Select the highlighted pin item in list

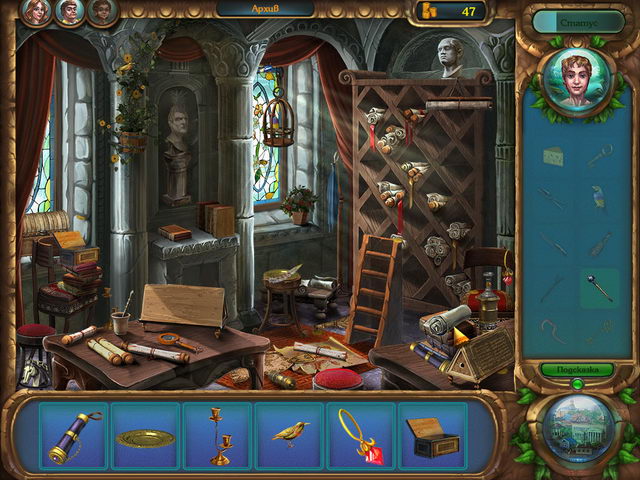tap(600, 286)
